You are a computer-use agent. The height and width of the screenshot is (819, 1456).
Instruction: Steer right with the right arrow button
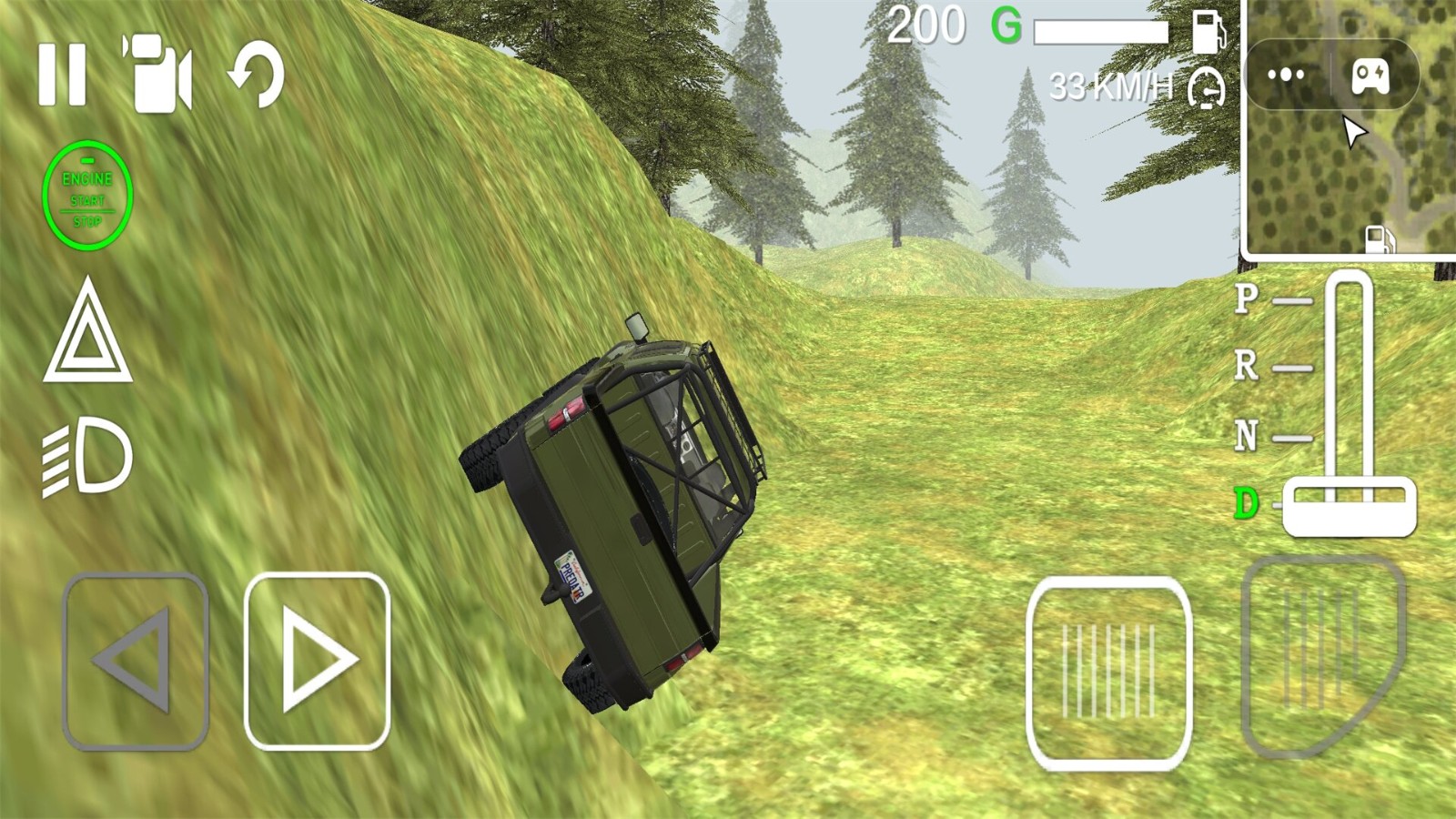[x=317, y=662]
